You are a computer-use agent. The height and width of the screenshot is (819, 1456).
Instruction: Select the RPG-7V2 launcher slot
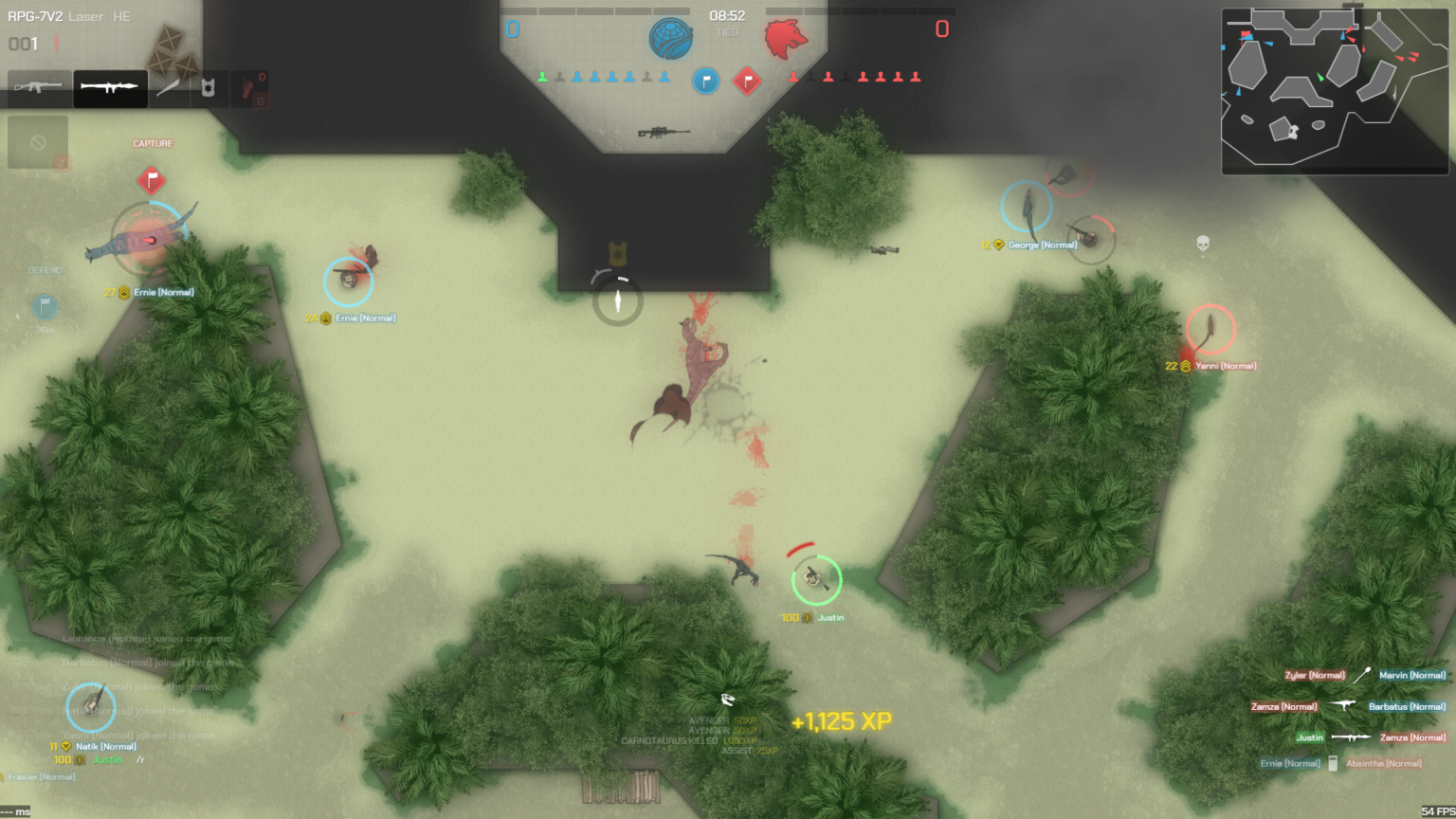click(110, 87)
